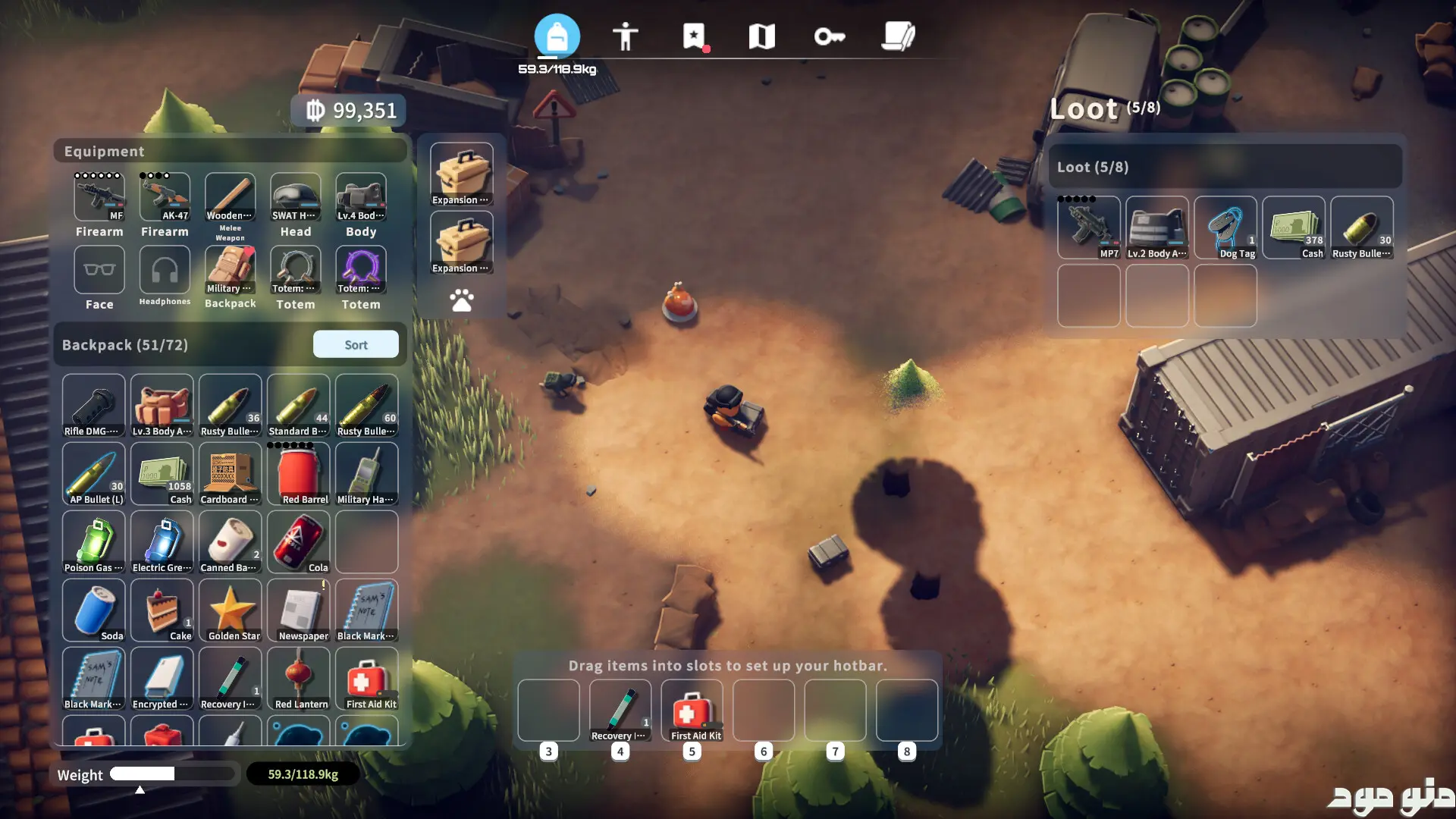Grab the Dog Tag from loot
The height and width of the screenshot is (819, 1456).
point(1225,227)
